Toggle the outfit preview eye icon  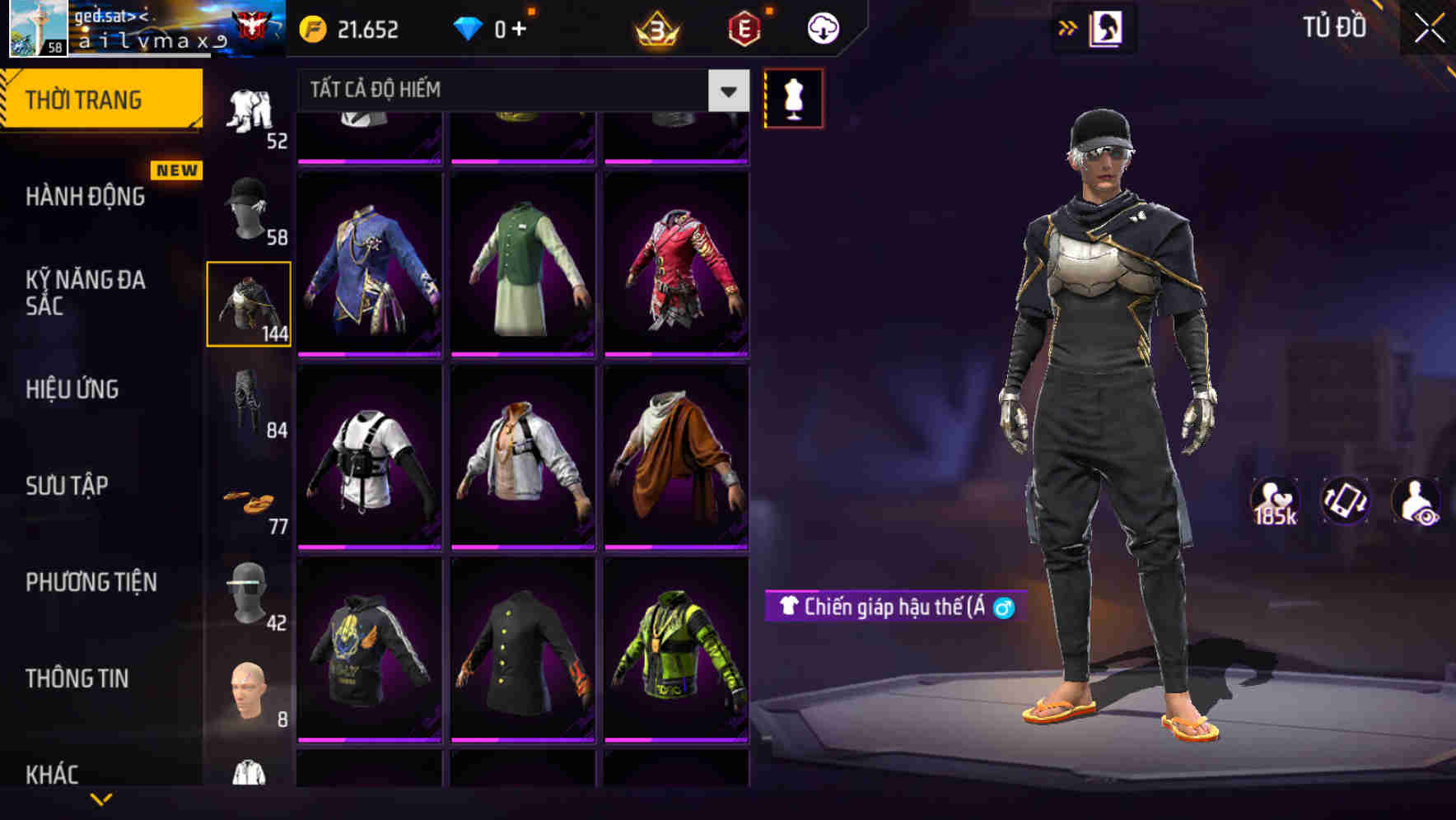pos(1416,501)
